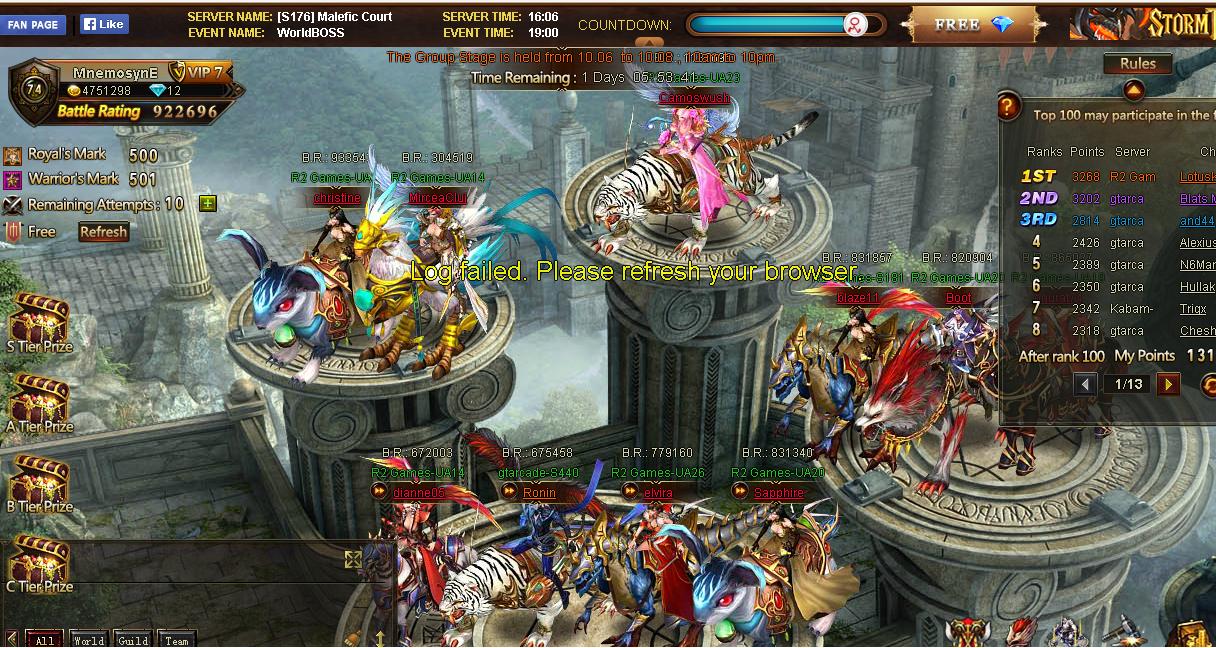Expand the chat window with the arrows icon
1216x648 pixels.
[353, 560]
